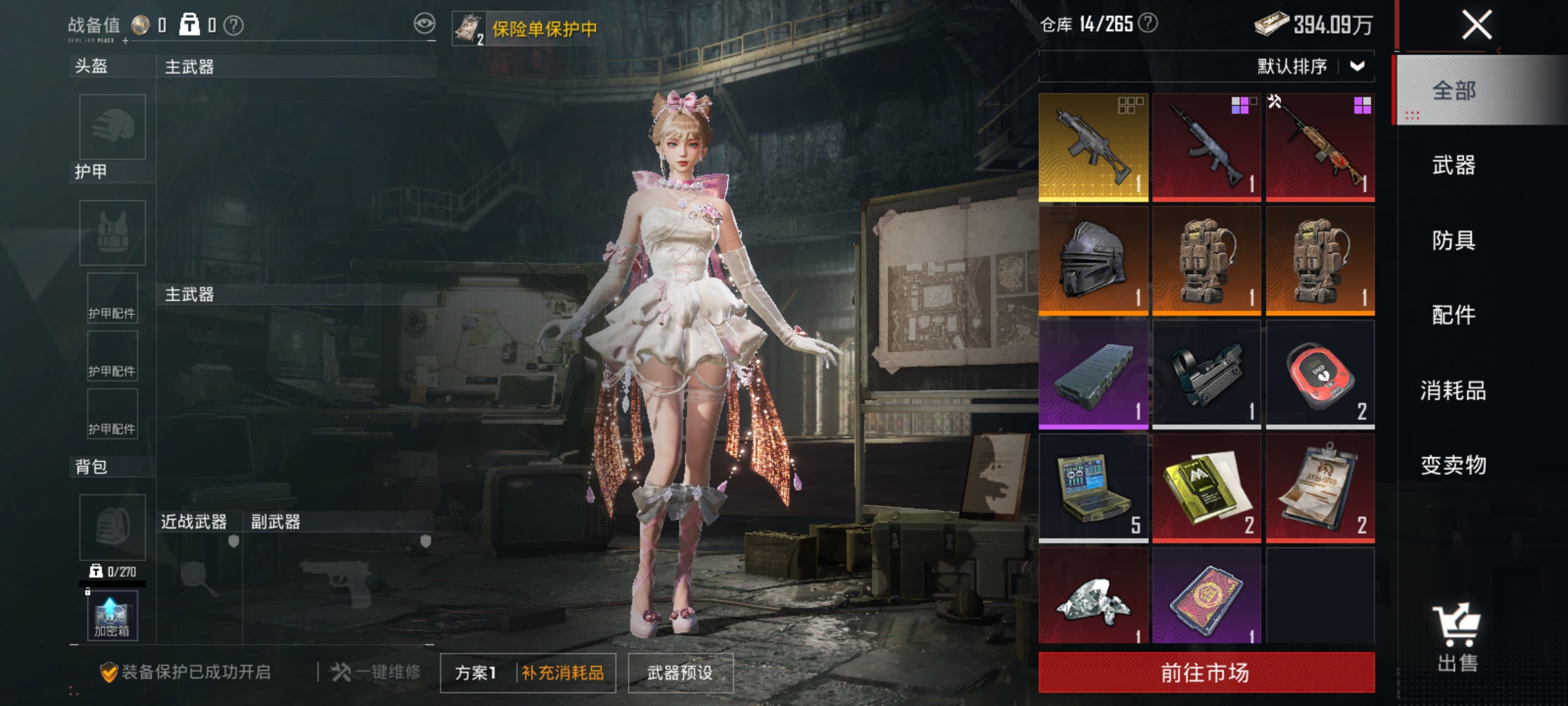The image size is (1568, 706).
Task: Select the red dot sight attachment
Action: (1207, 373)
